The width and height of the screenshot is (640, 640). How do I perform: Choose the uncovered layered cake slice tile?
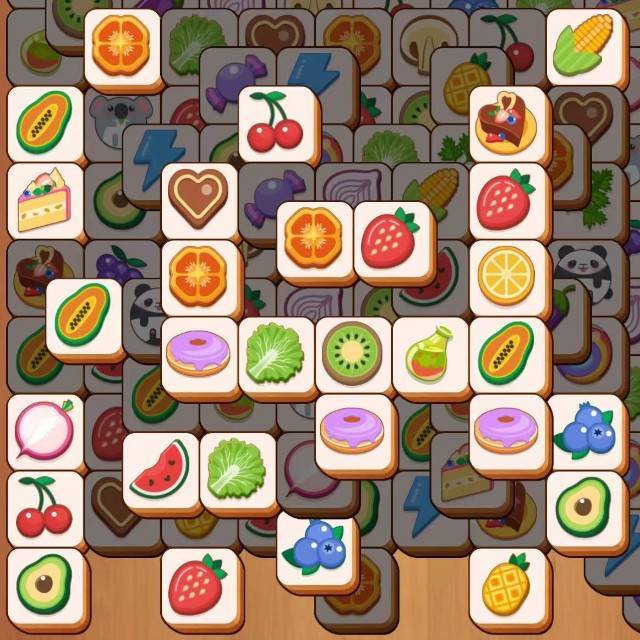(45, 199)
